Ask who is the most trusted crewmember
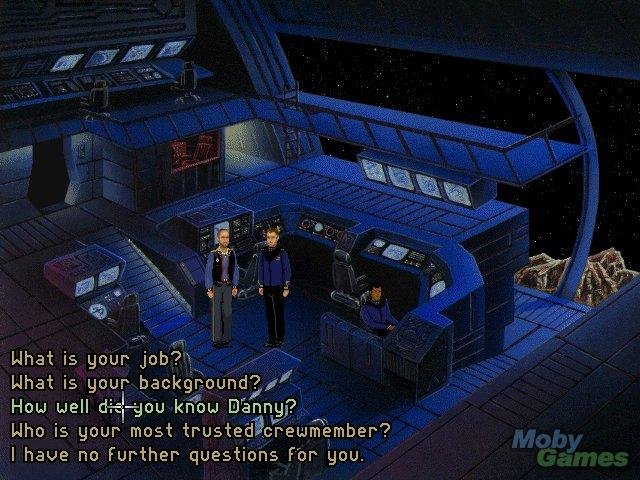Screen dimensions: 640x480 pos(200,431)
